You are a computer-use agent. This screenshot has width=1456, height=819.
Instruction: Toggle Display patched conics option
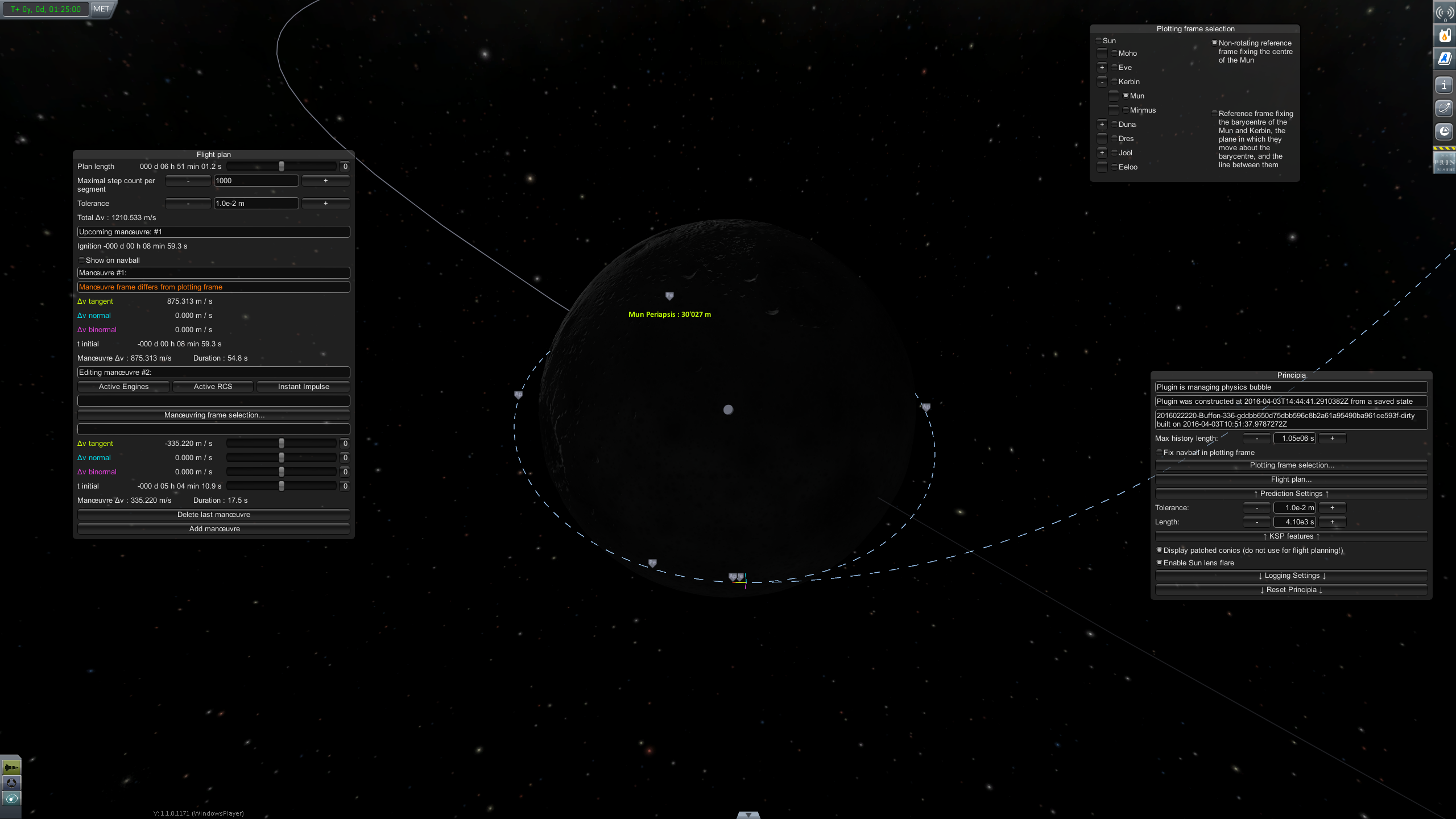1159,550
